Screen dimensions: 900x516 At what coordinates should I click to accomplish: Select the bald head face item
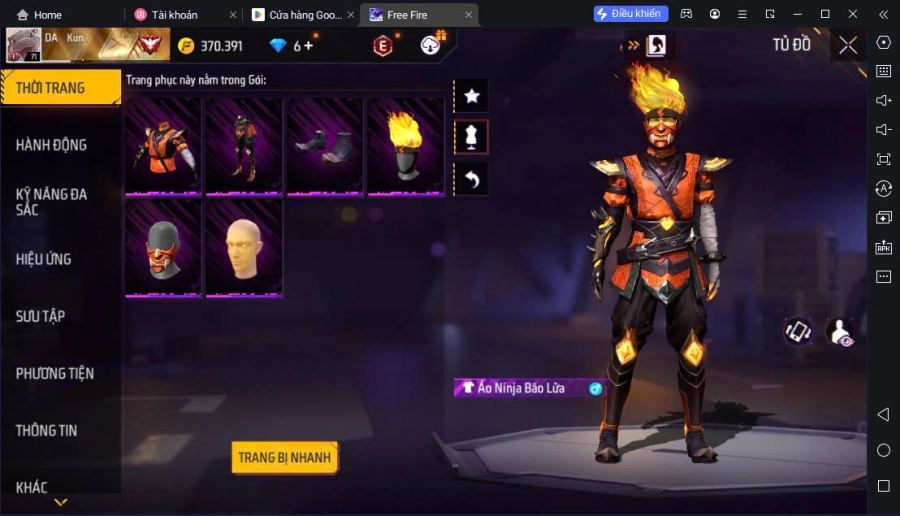(244, 248)
